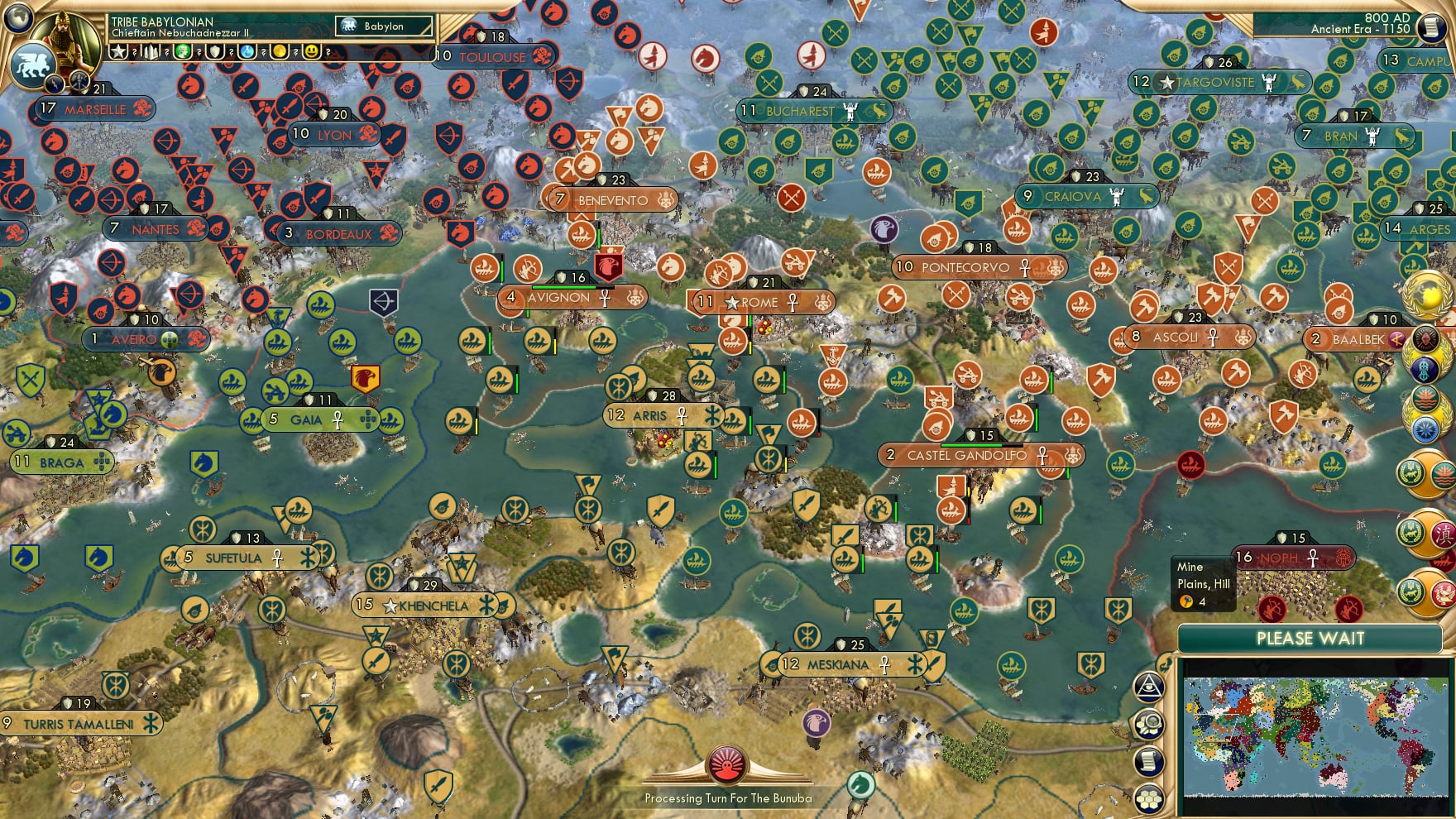Screen dimensions: 1456x819
Task: Toggle the hex grid overlay icon near the minimap
Action: click(1148, 797)
